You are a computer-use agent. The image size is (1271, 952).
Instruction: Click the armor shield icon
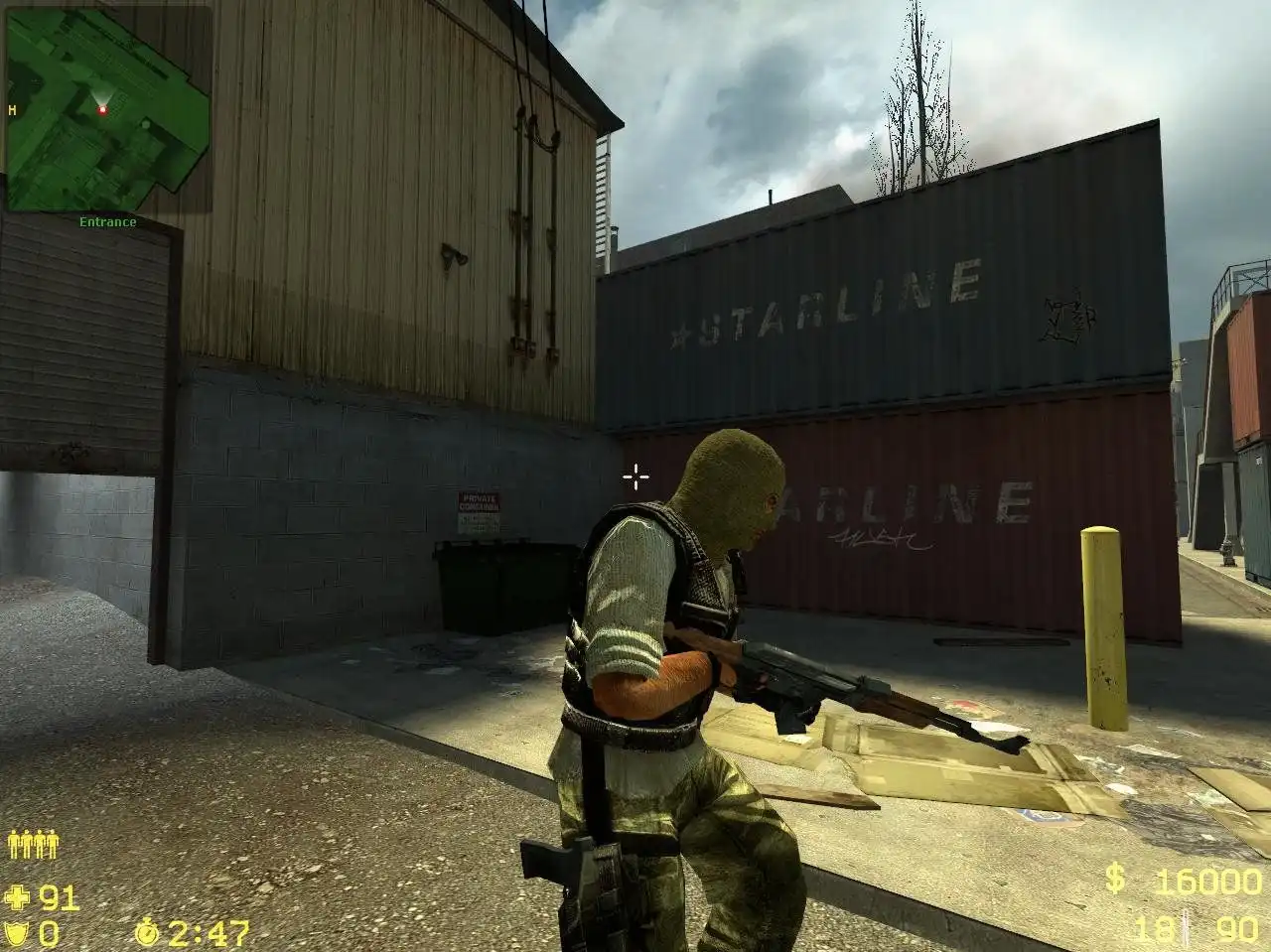(18, 932)
